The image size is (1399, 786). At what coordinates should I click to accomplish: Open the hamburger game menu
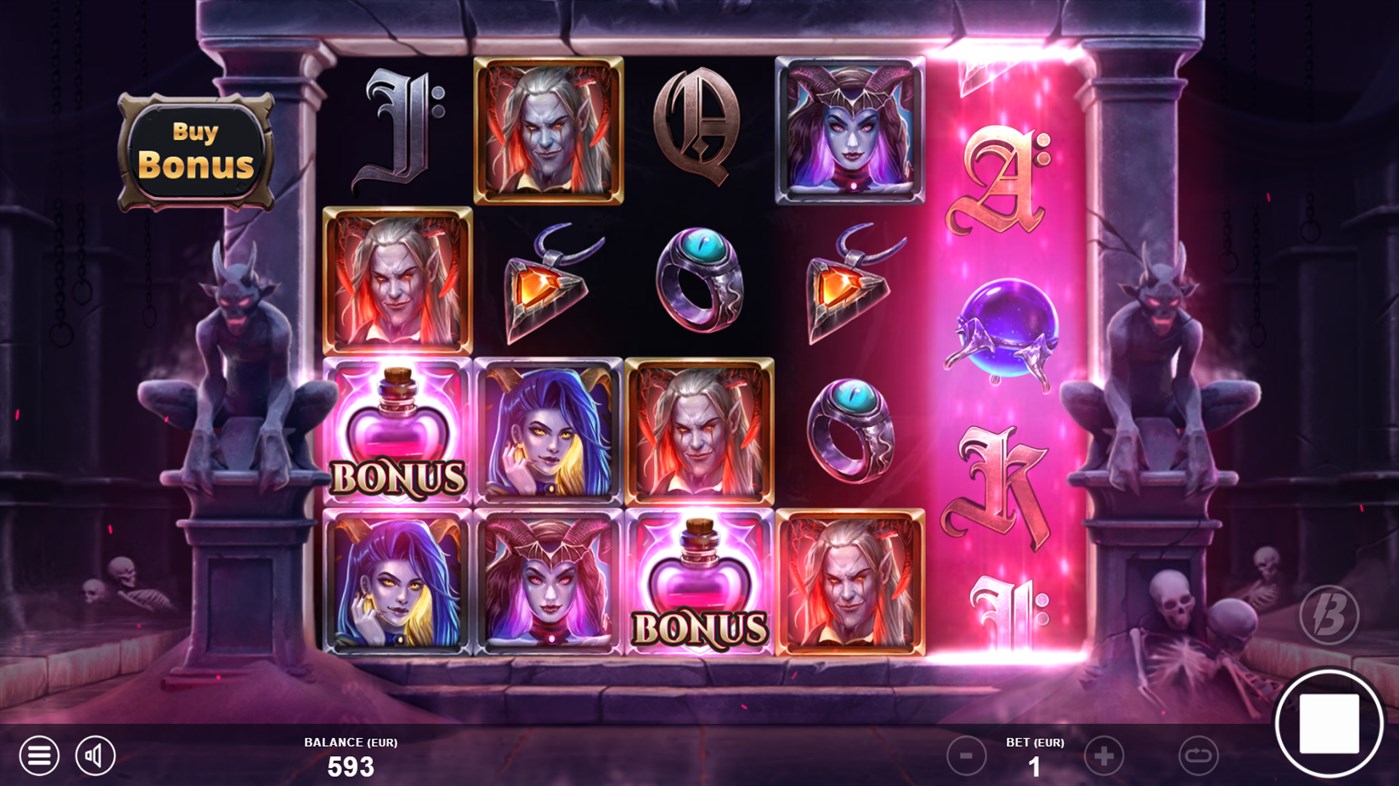tap(39, 755)
